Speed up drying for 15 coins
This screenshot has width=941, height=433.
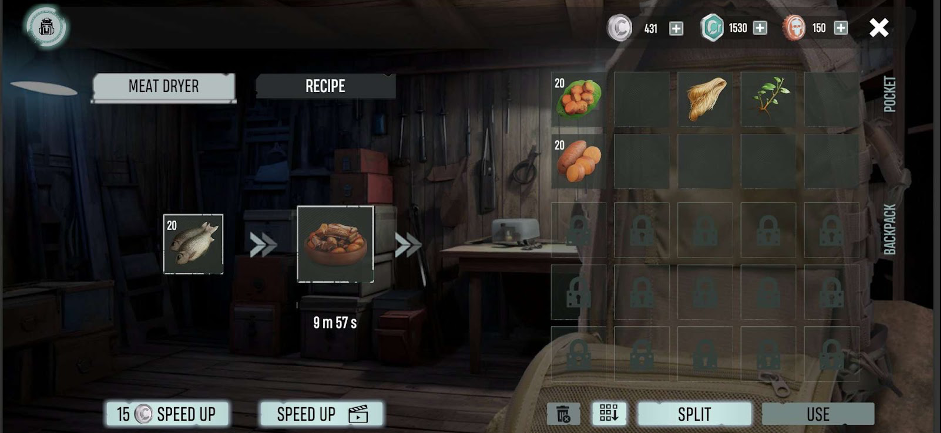(167, 414)
